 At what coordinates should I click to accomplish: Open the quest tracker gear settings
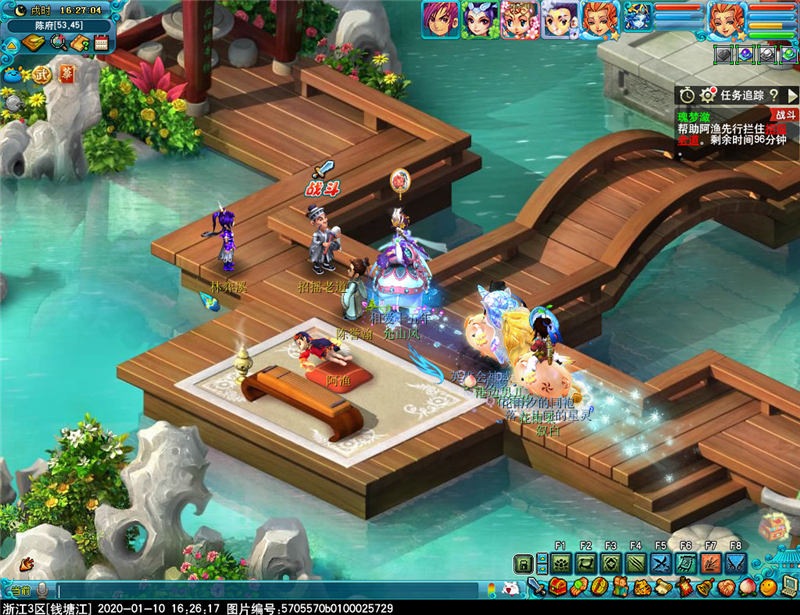[x=708, y=94]
